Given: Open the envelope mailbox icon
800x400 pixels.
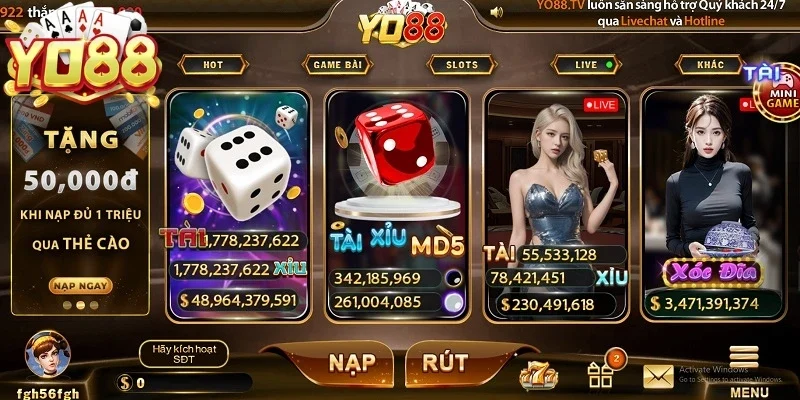Looking at the screenshot, I should point(658,375).
